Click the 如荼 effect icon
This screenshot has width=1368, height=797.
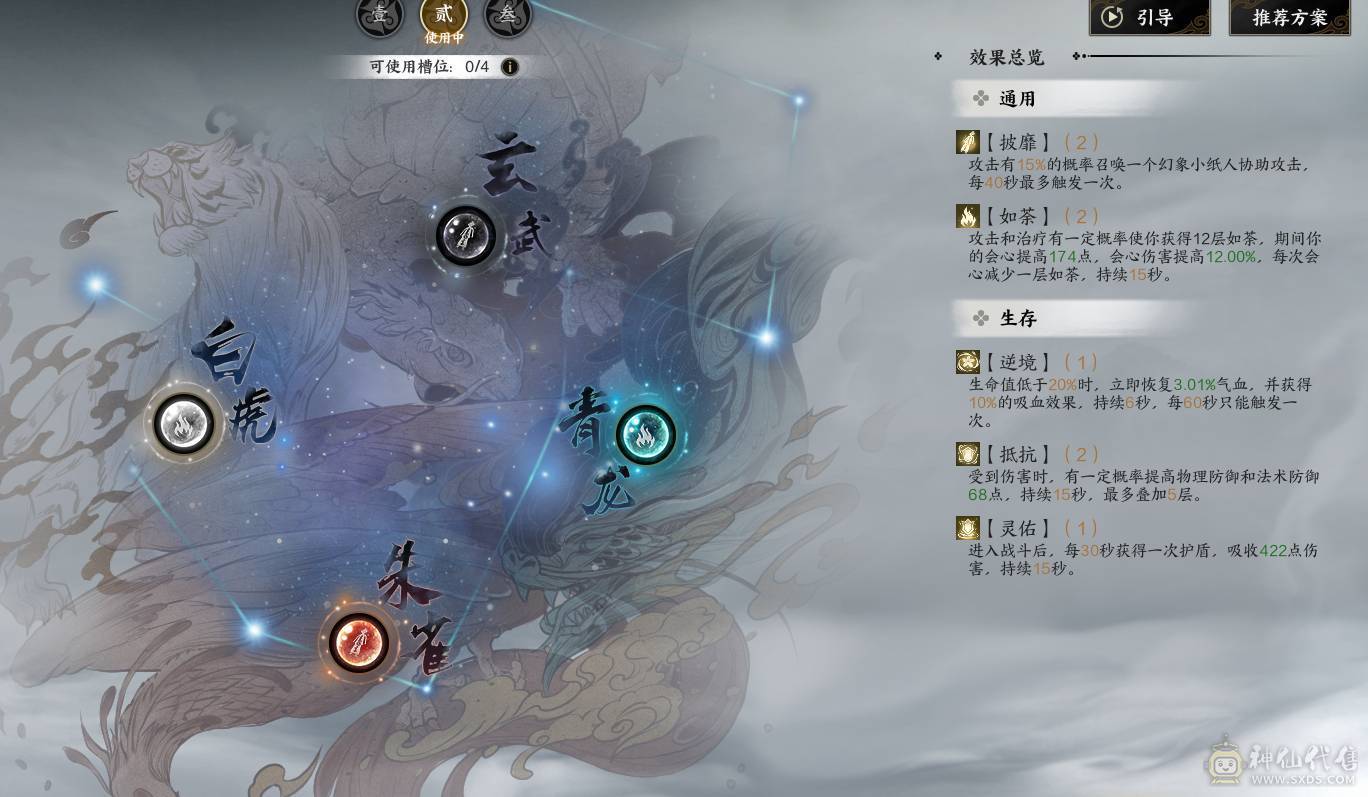(x=967, y=215)
